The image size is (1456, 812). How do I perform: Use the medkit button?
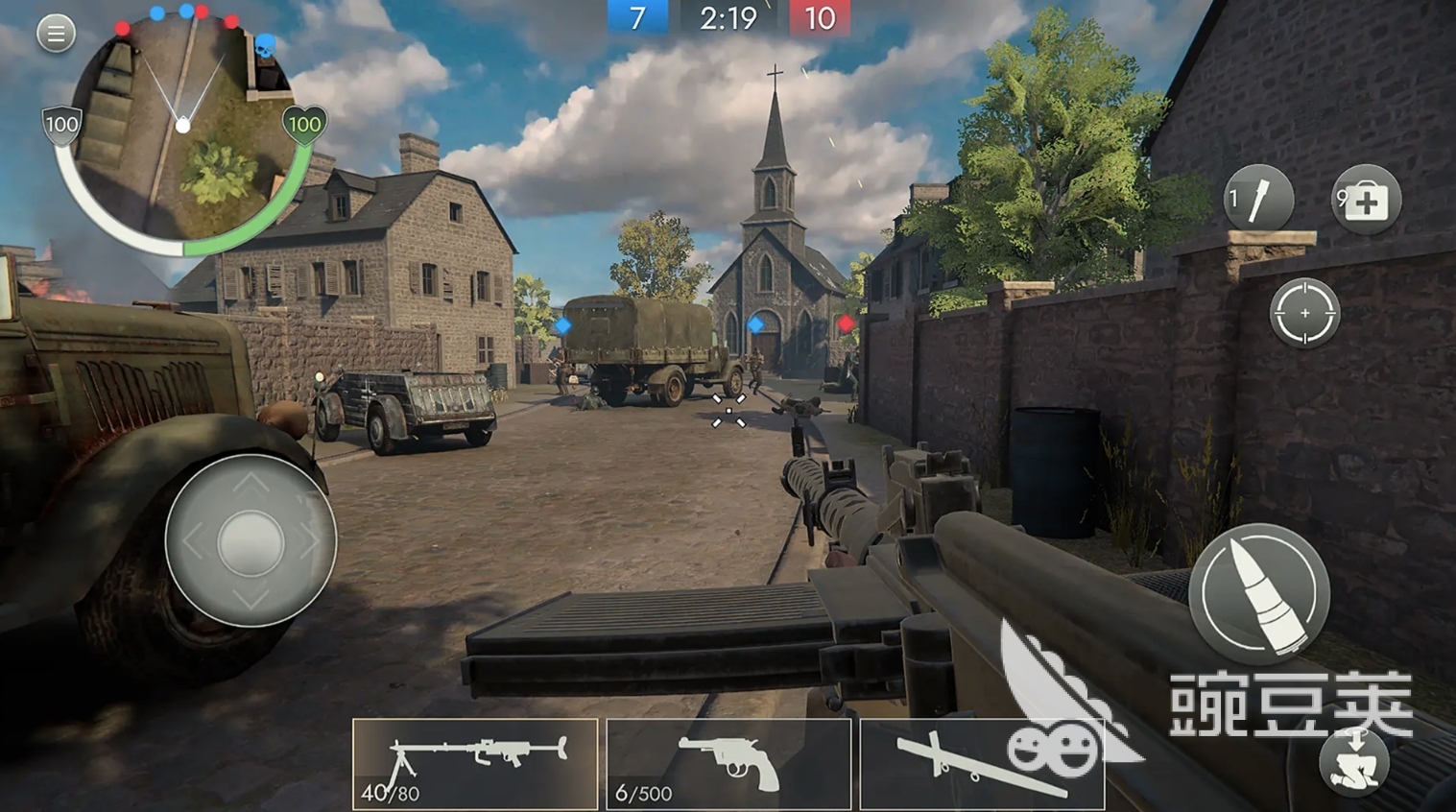(x=1365, y=200)
